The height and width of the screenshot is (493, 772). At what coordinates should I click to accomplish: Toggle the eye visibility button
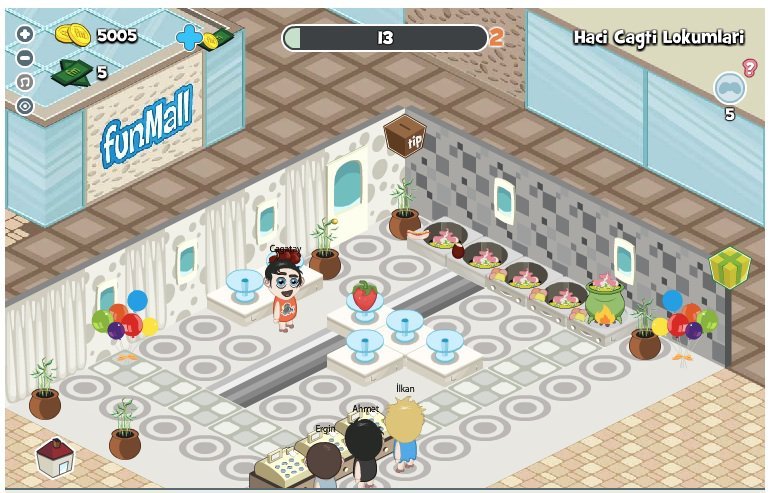25,106
